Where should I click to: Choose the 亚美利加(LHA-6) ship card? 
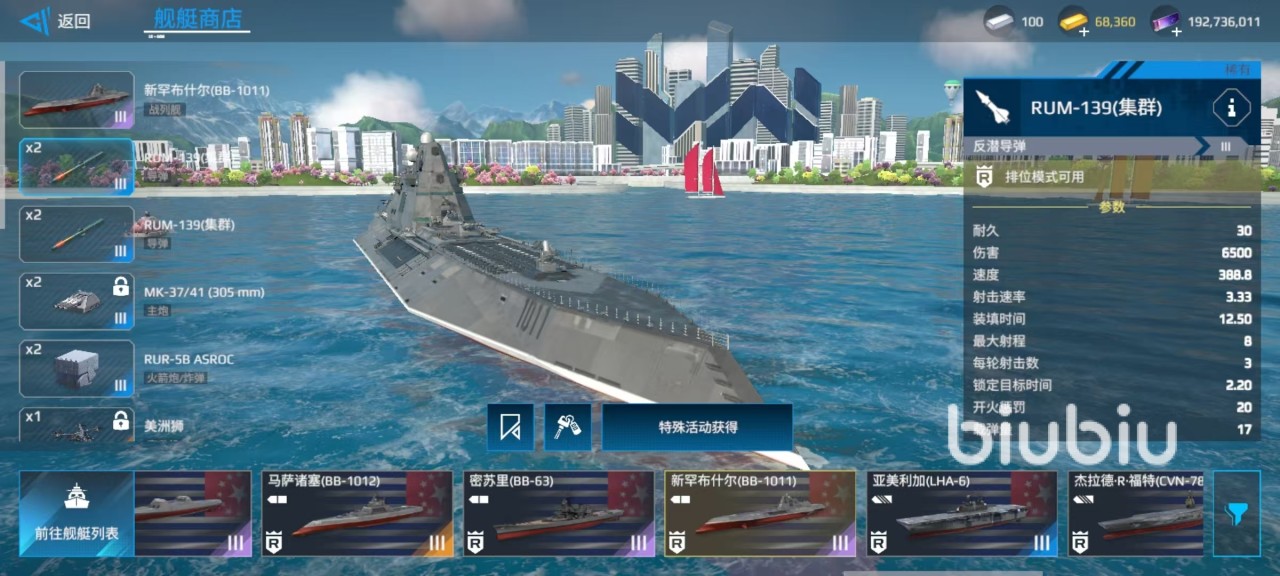tap(962, 513)
